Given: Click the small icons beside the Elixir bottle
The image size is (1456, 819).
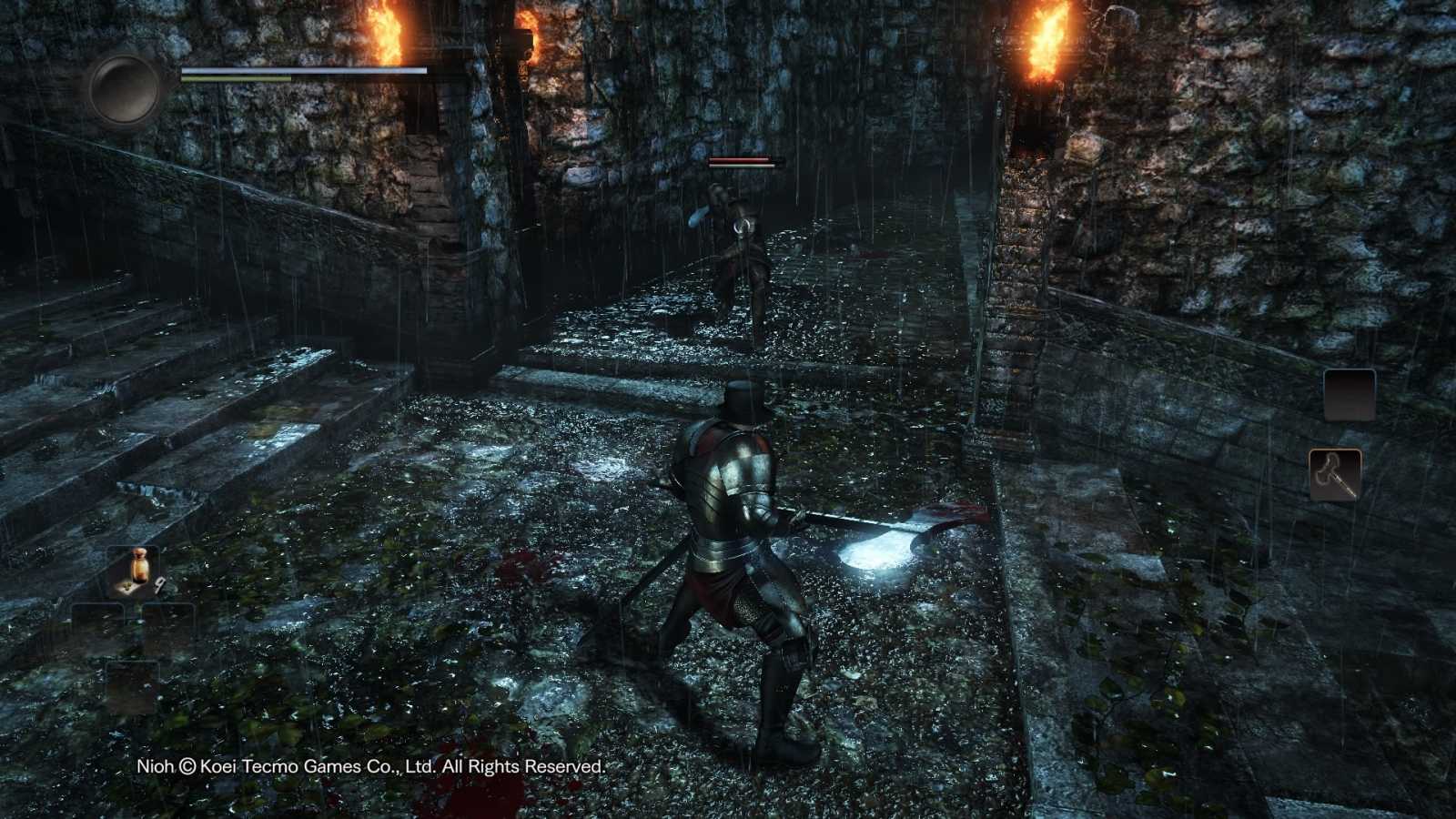Looking at the screenshot, I should pos(127,586).
